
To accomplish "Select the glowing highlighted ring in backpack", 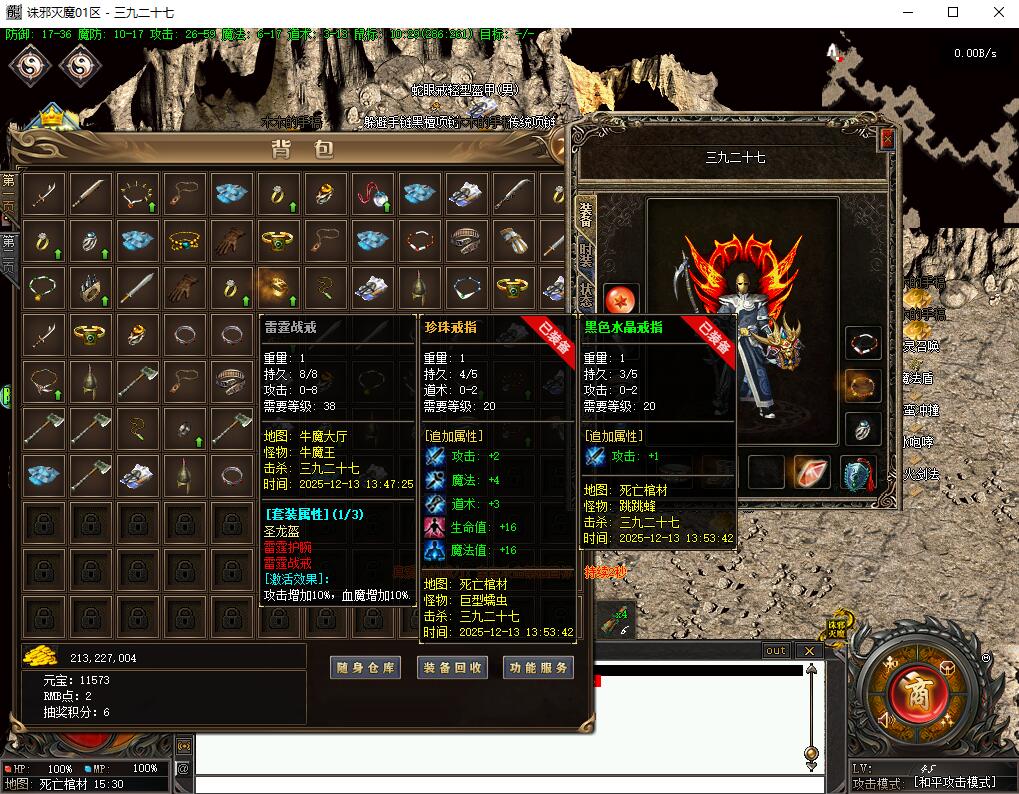I will (x=278, y=286).
